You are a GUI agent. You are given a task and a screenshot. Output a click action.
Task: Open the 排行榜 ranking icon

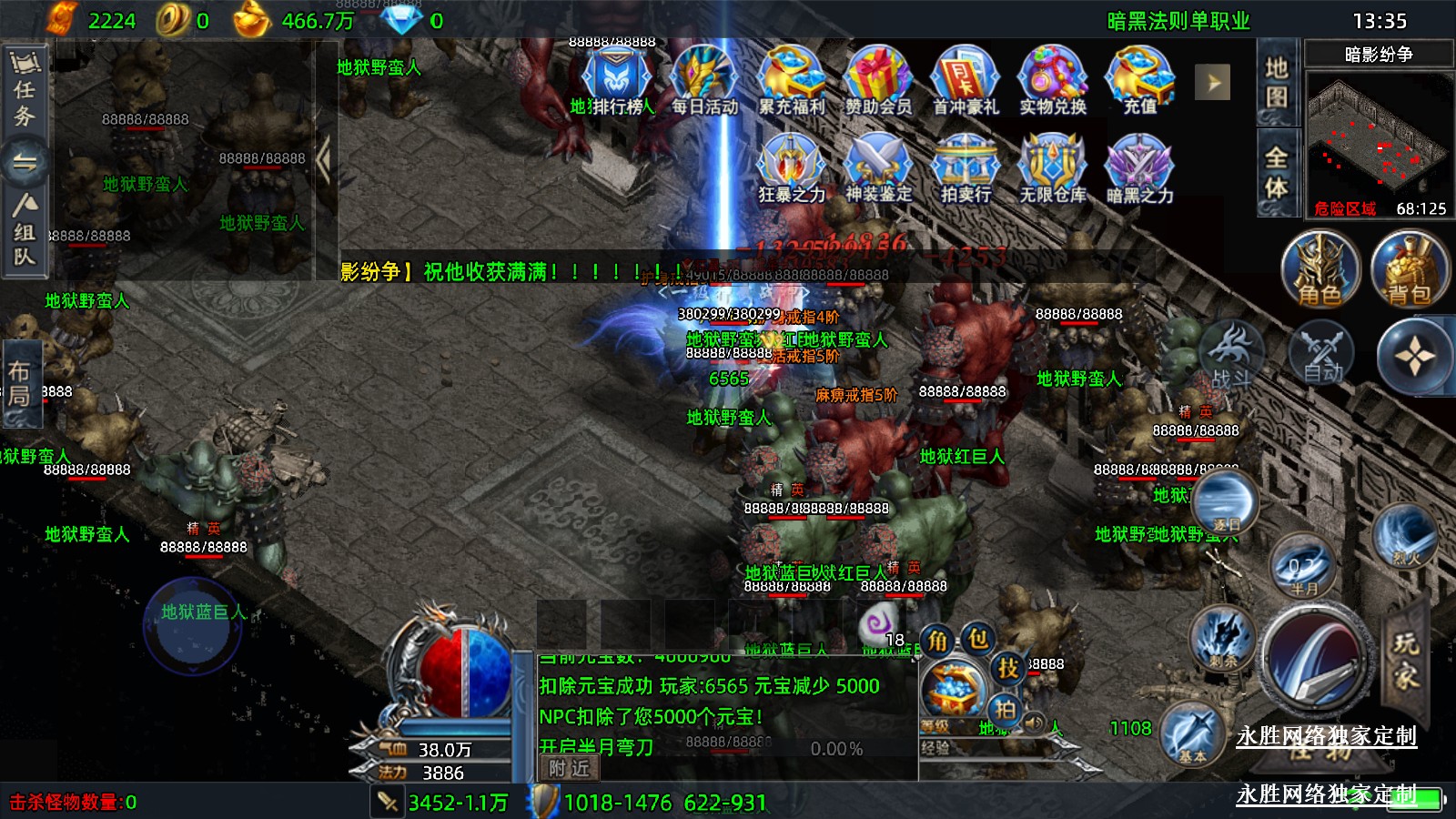(x=616, y=80)
